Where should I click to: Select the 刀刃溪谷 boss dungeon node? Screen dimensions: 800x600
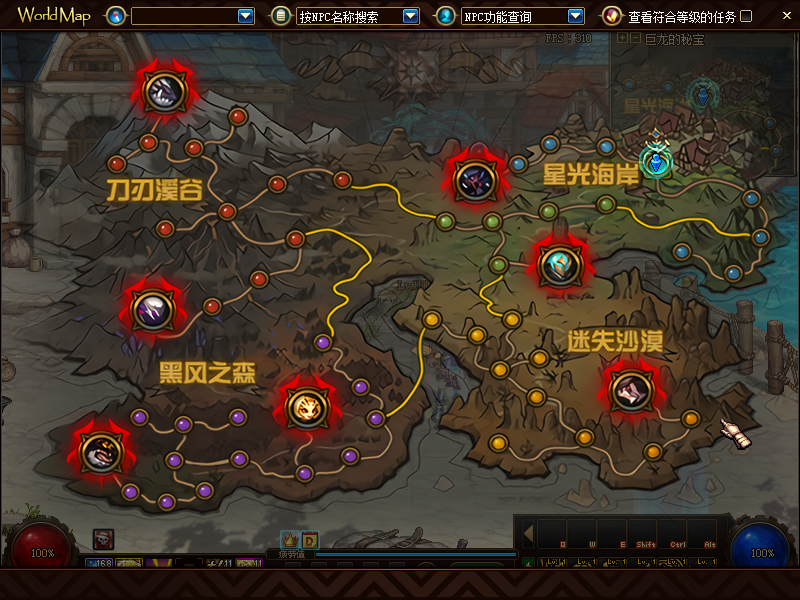tap(161, 90)
